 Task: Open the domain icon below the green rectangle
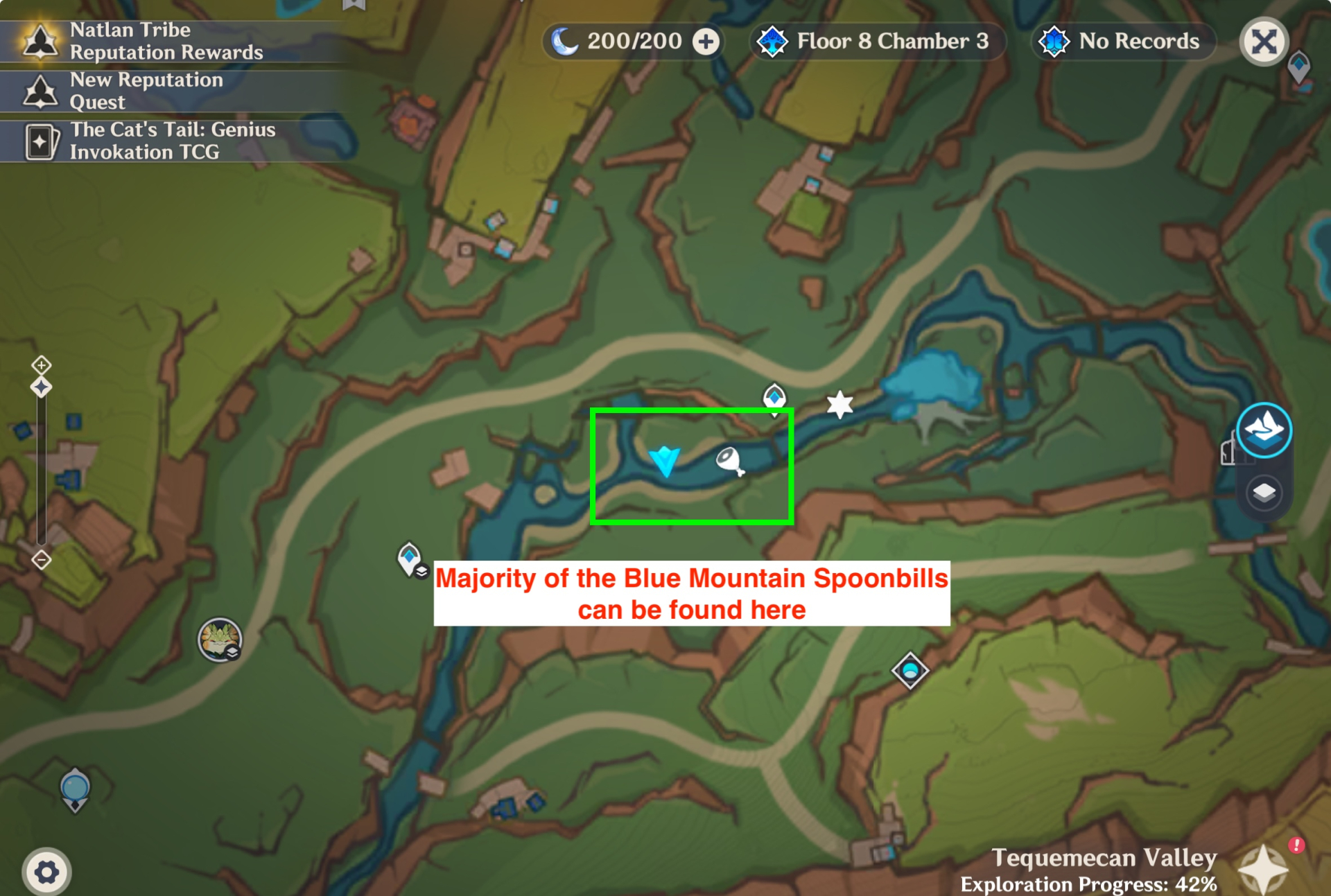pyautogui.click(x=908, y=671)
